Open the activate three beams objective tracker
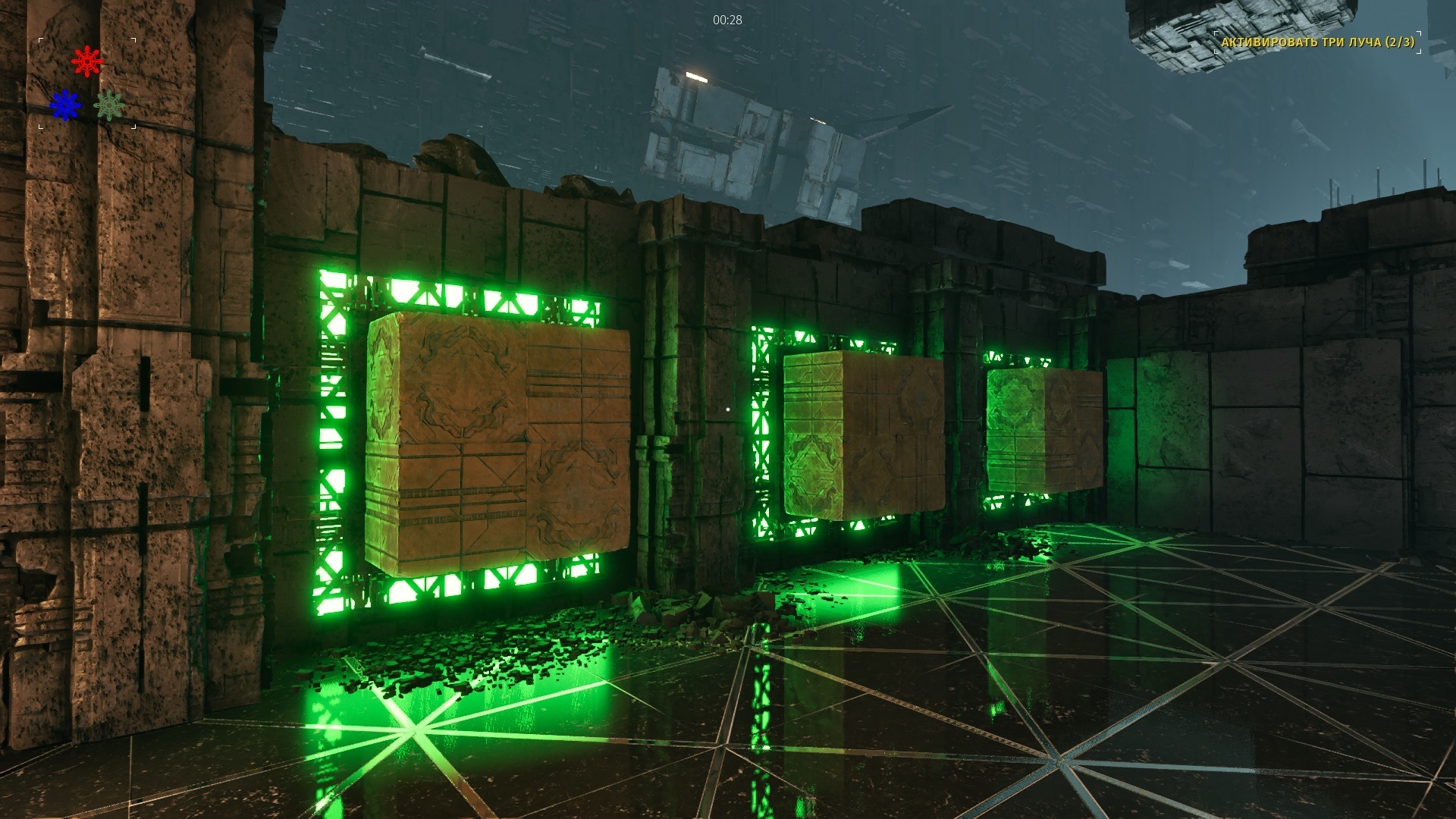 pos(1317,42)
